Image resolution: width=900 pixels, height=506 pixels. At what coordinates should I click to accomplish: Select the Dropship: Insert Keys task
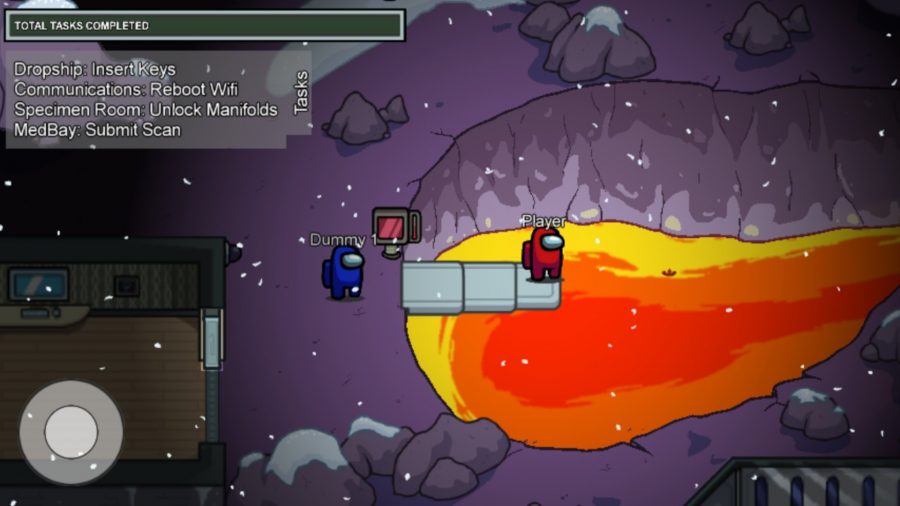(95, 69)
